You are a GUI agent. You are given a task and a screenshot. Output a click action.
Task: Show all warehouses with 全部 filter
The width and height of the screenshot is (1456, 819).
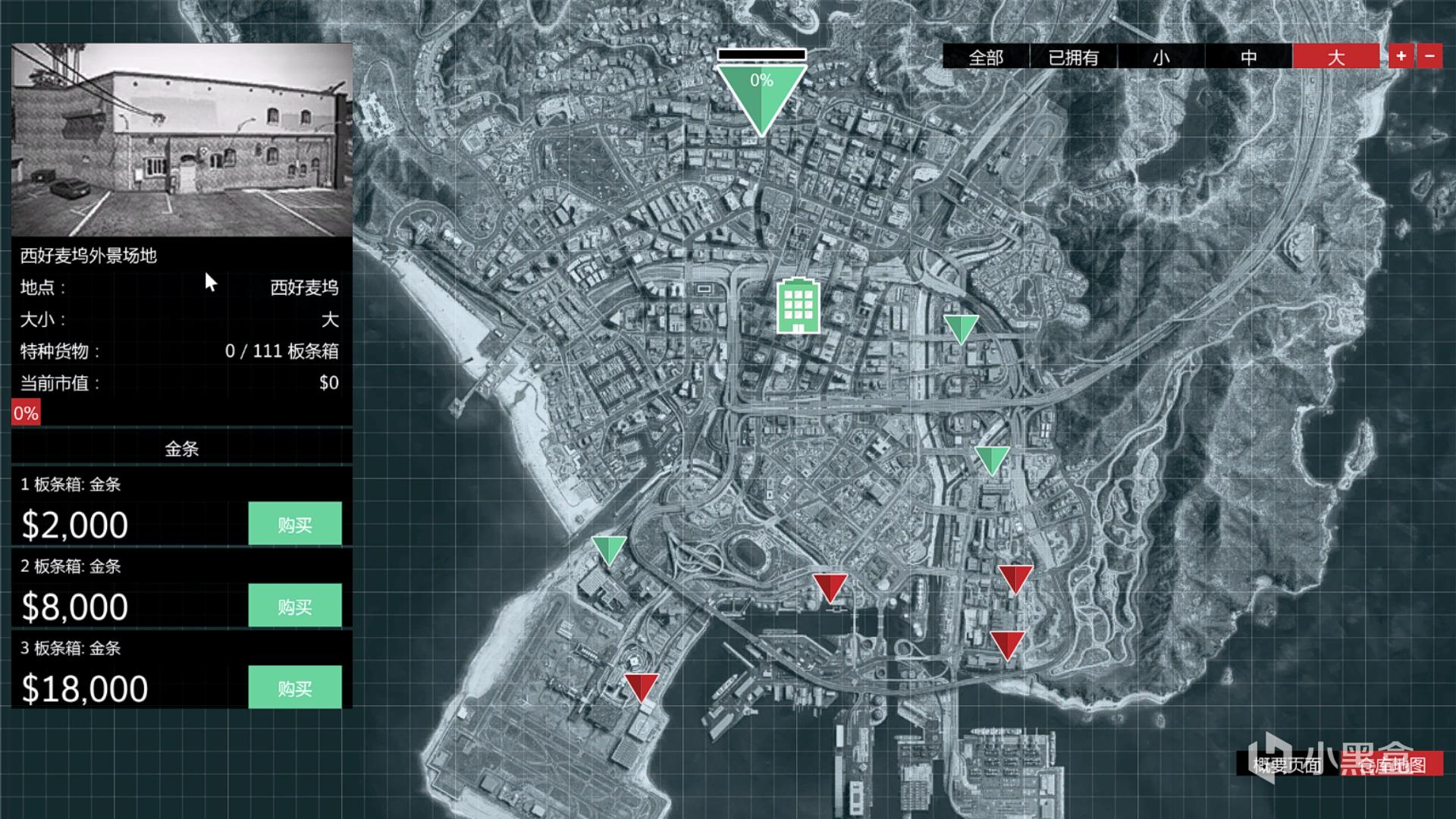[985, 57]
